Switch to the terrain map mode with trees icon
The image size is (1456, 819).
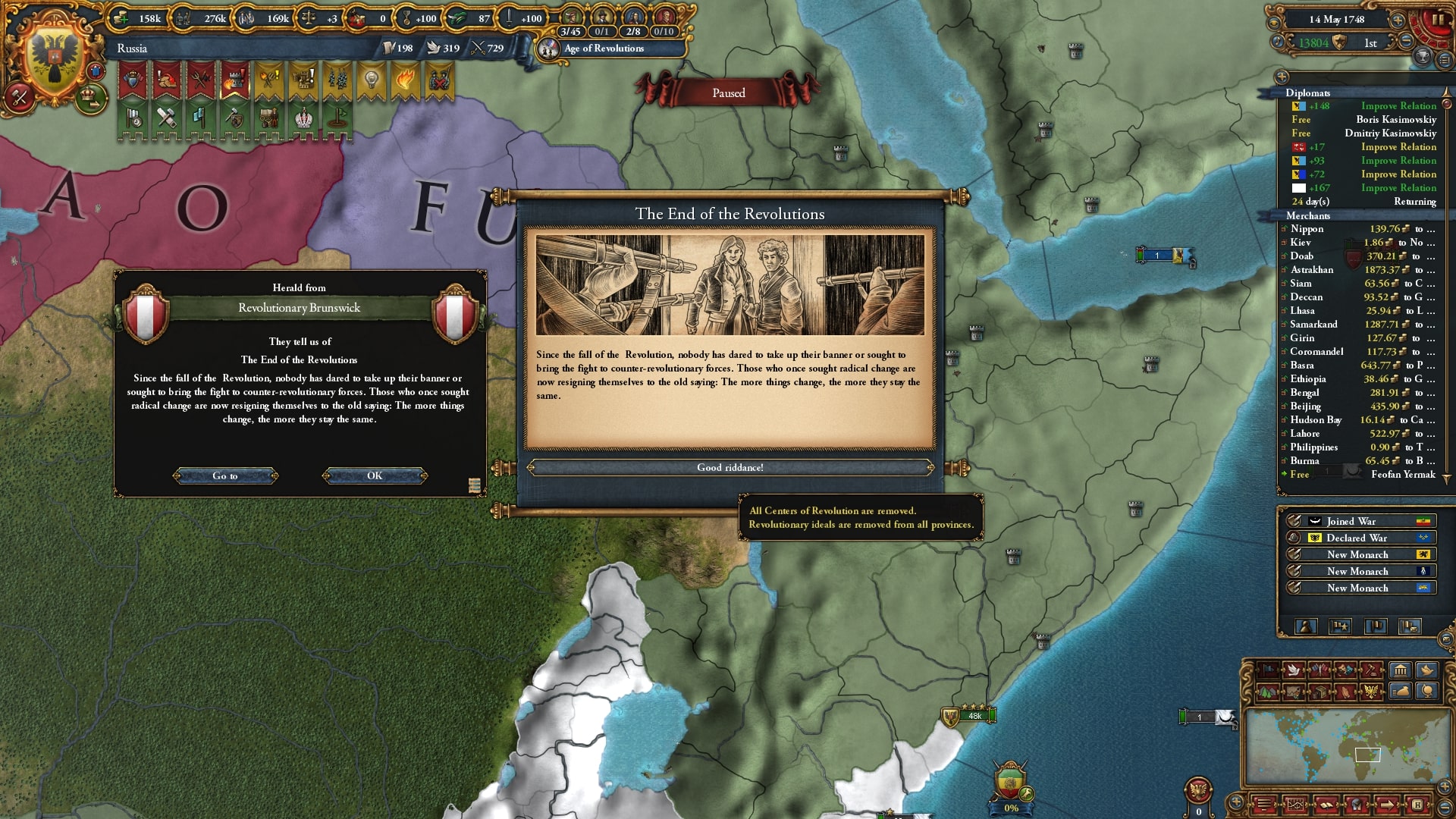[1268, 691]
